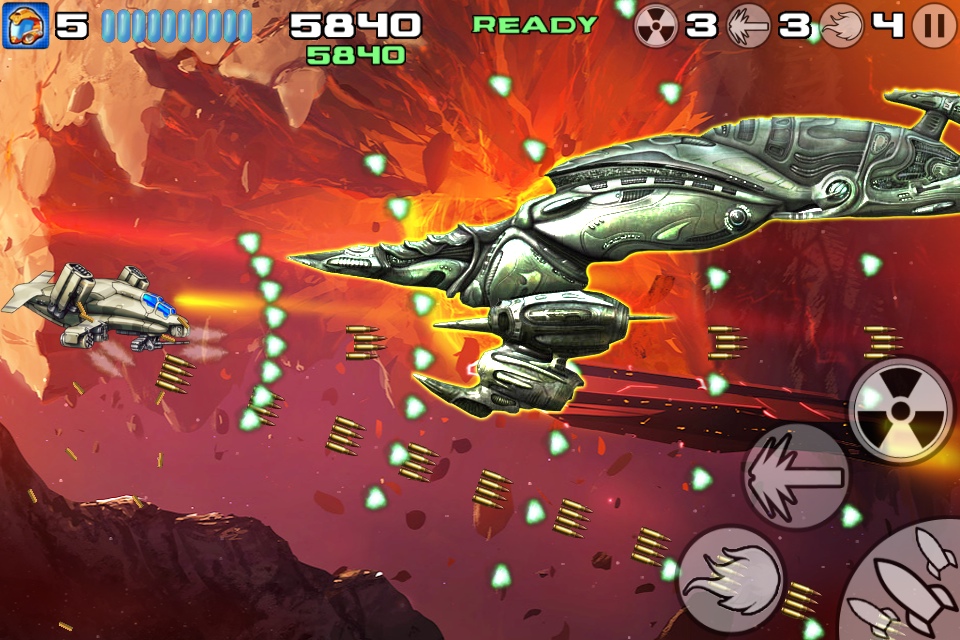Trigger the fireball special attack button

click(x=729, y=580)
